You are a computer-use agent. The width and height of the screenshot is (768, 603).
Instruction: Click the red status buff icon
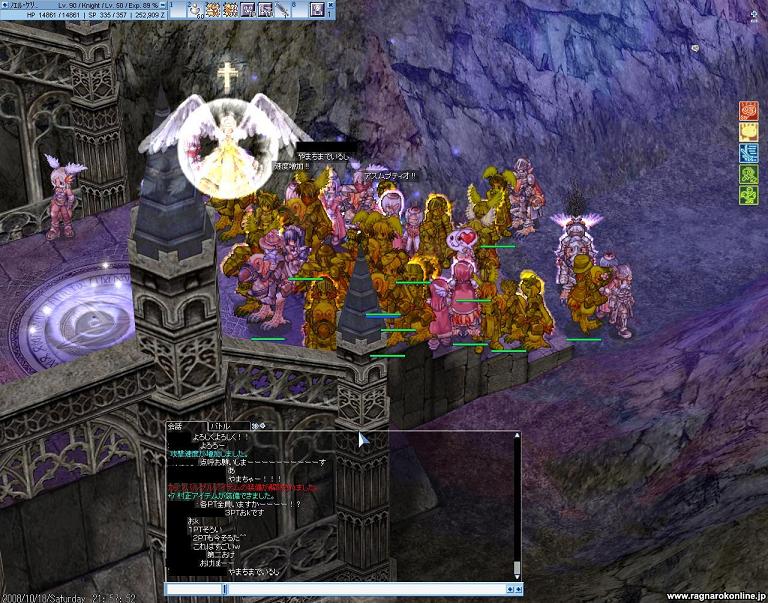coord(748,111)
